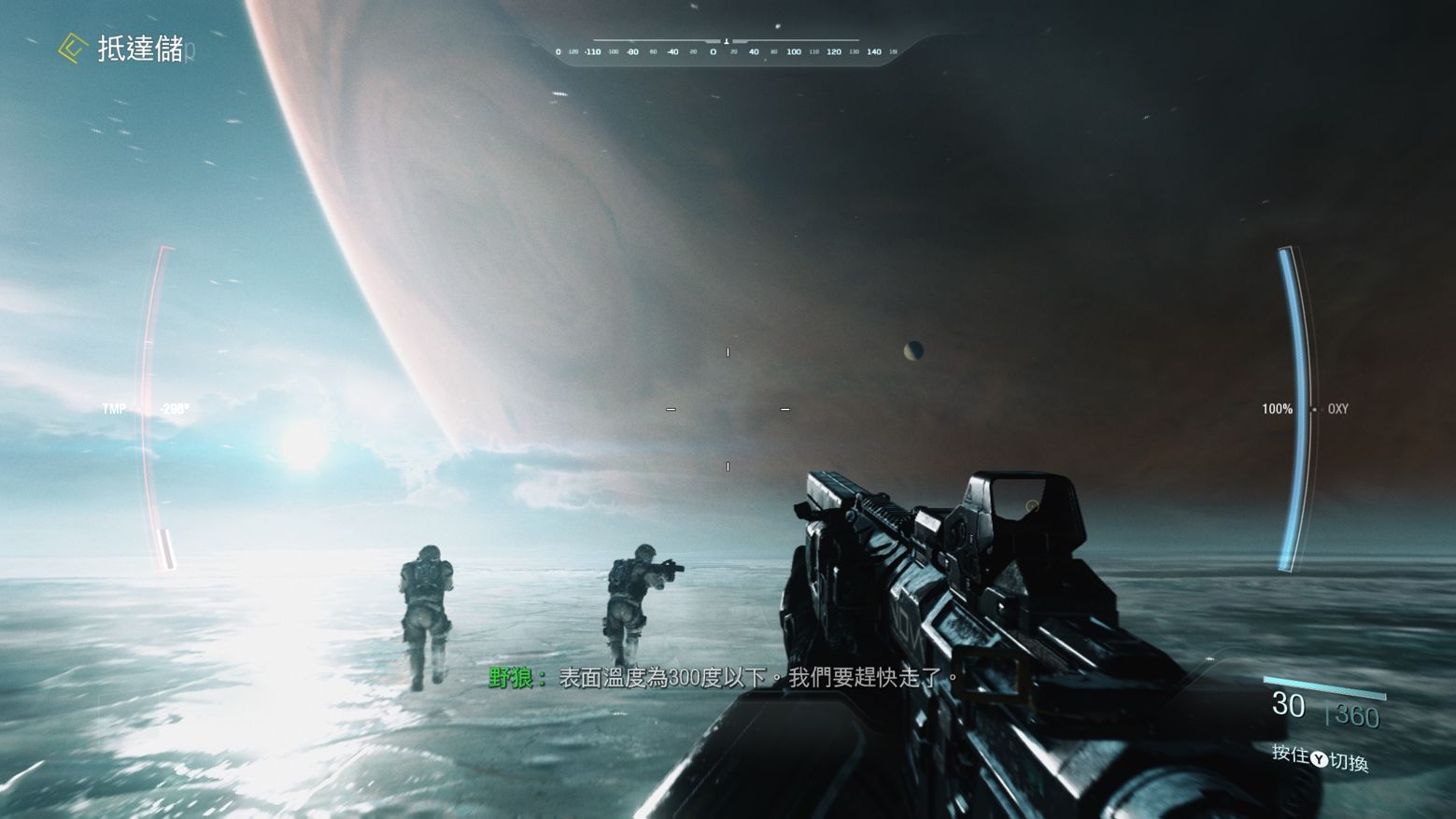Click the Y controller button icon
Image resolution: width=1456 pixels, height=819 pixels.
click(1319, 757)
